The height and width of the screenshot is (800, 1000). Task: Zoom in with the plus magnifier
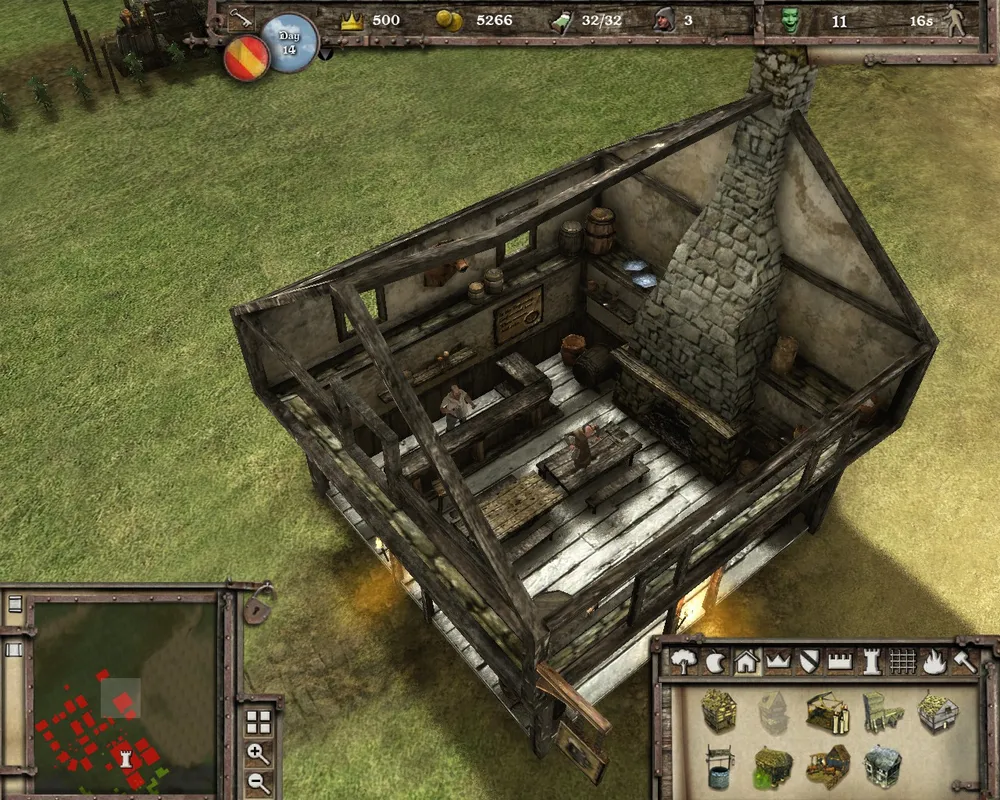tap(258, 753)
